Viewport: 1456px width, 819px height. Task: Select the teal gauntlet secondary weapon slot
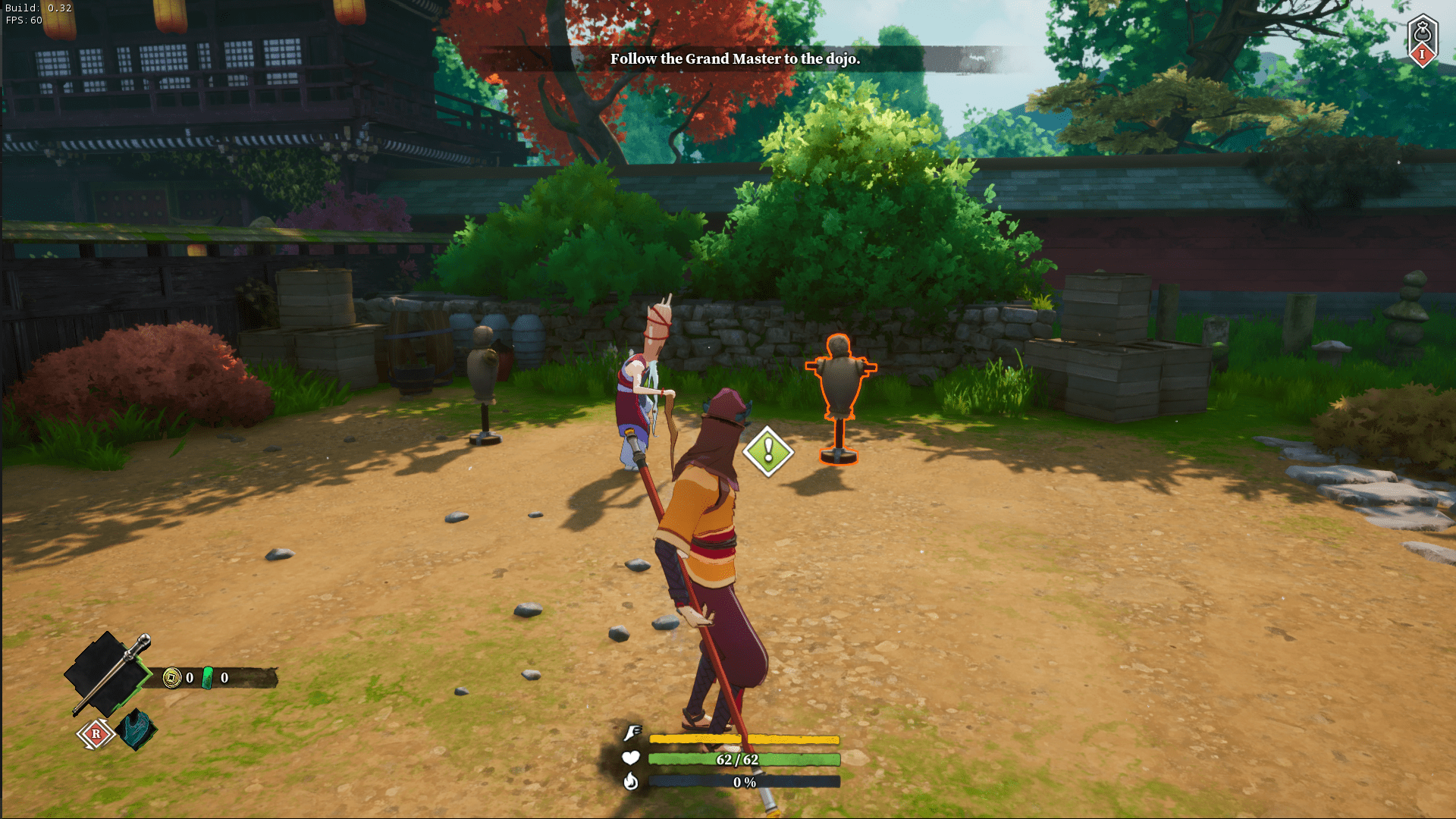138,730
